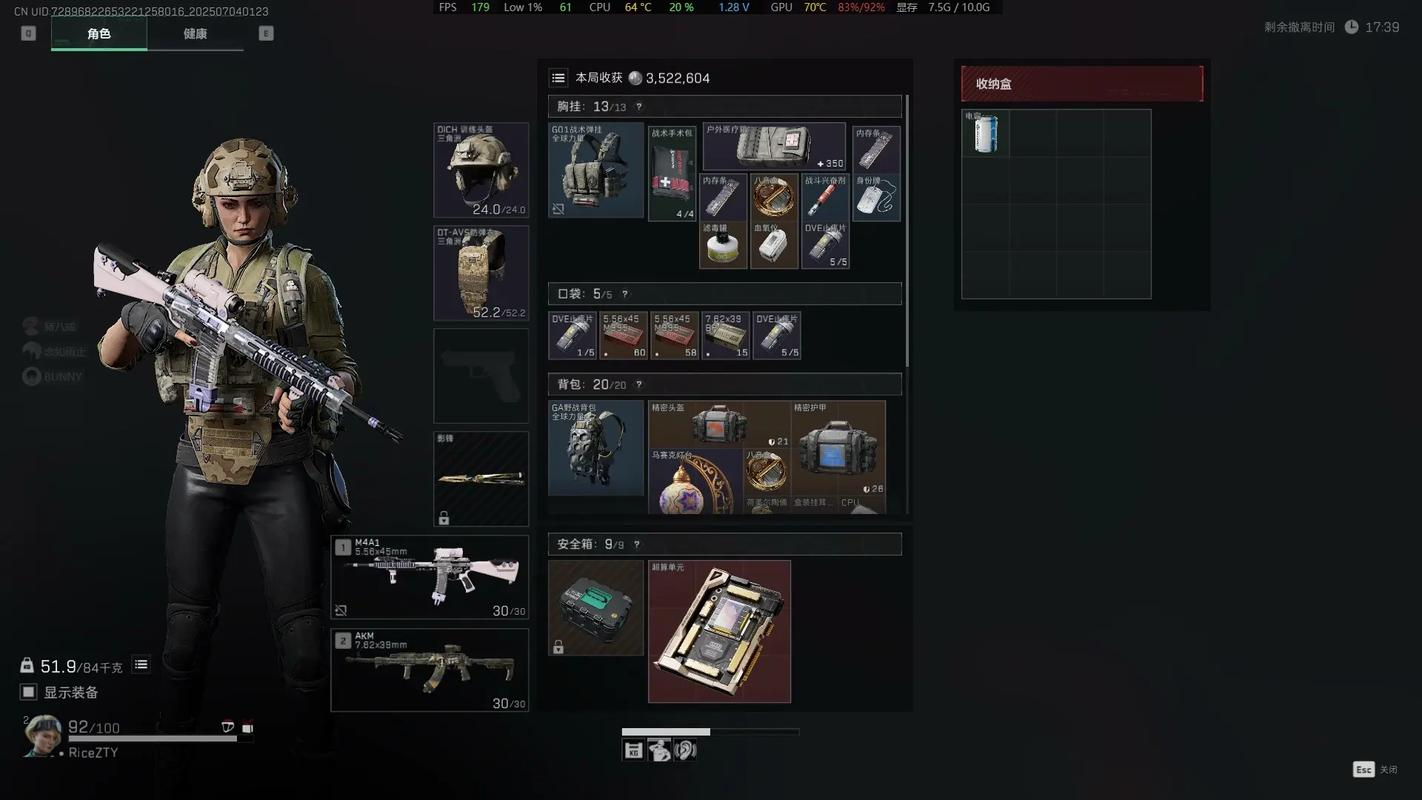Click the G01 tactical chest rig
Viewport: 1422px width, 800px height.
(596, 170)
